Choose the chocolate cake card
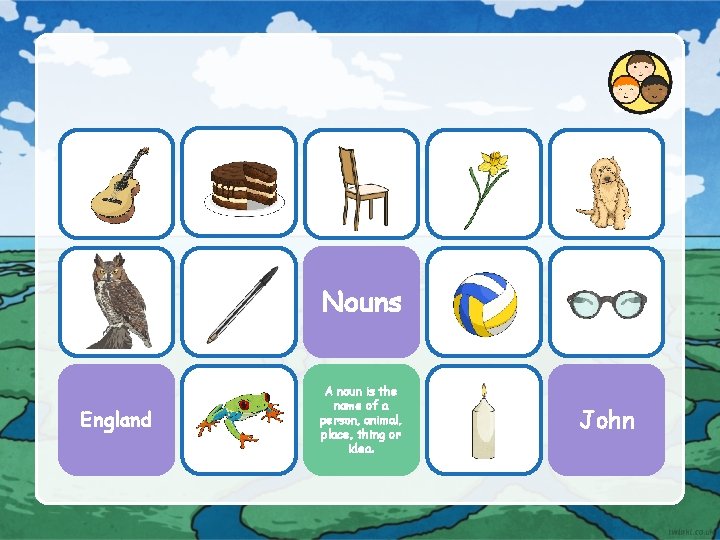The height and width of the screenshot is (540, 720). [x=239, y=183]
